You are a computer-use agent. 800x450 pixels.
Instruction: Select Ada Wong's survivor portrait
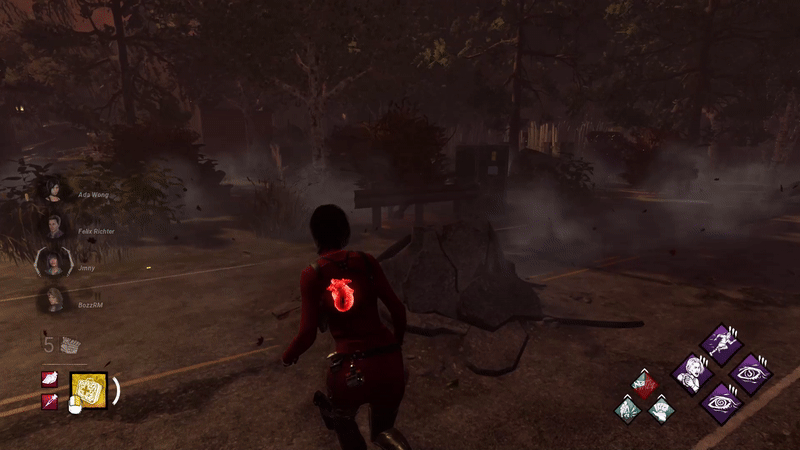tap(52, 191)
